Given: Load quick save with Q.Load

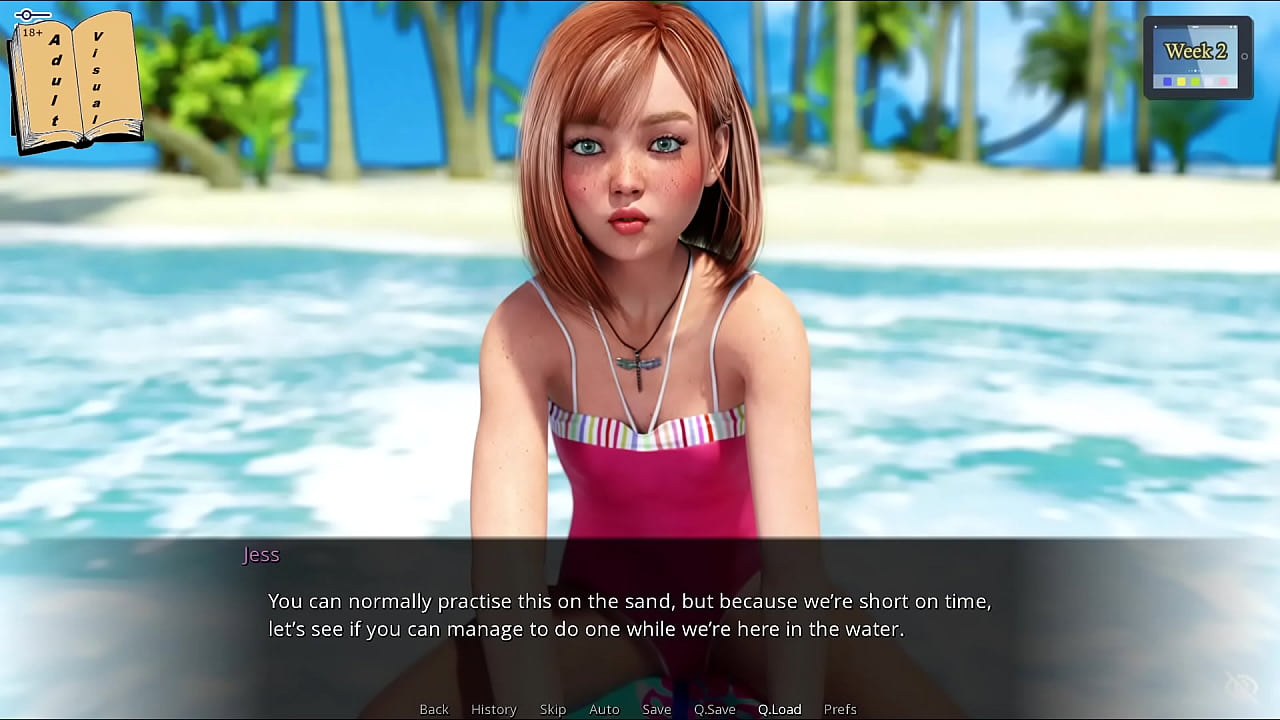Looking at the screenshot, I should point(779,709).
